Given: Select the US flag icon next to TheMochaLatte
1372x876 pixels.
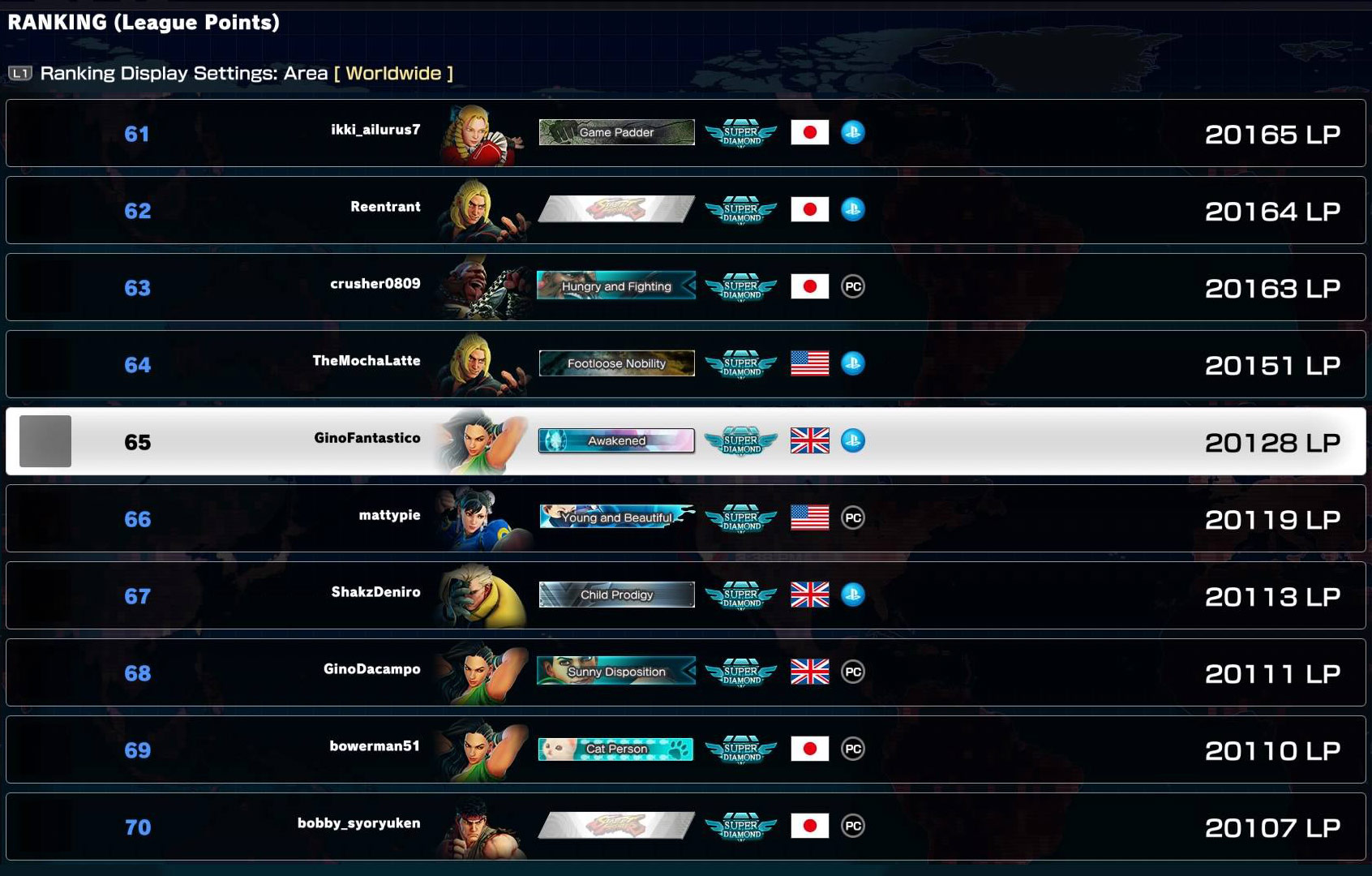Looking at the screenshot, I should pyautogui.click(x=809, y=363).
